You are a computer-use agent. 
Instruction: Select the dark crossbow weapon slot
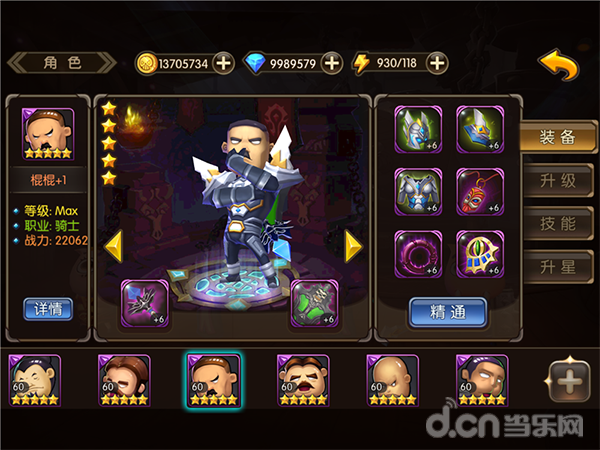[x=145, y=303]
